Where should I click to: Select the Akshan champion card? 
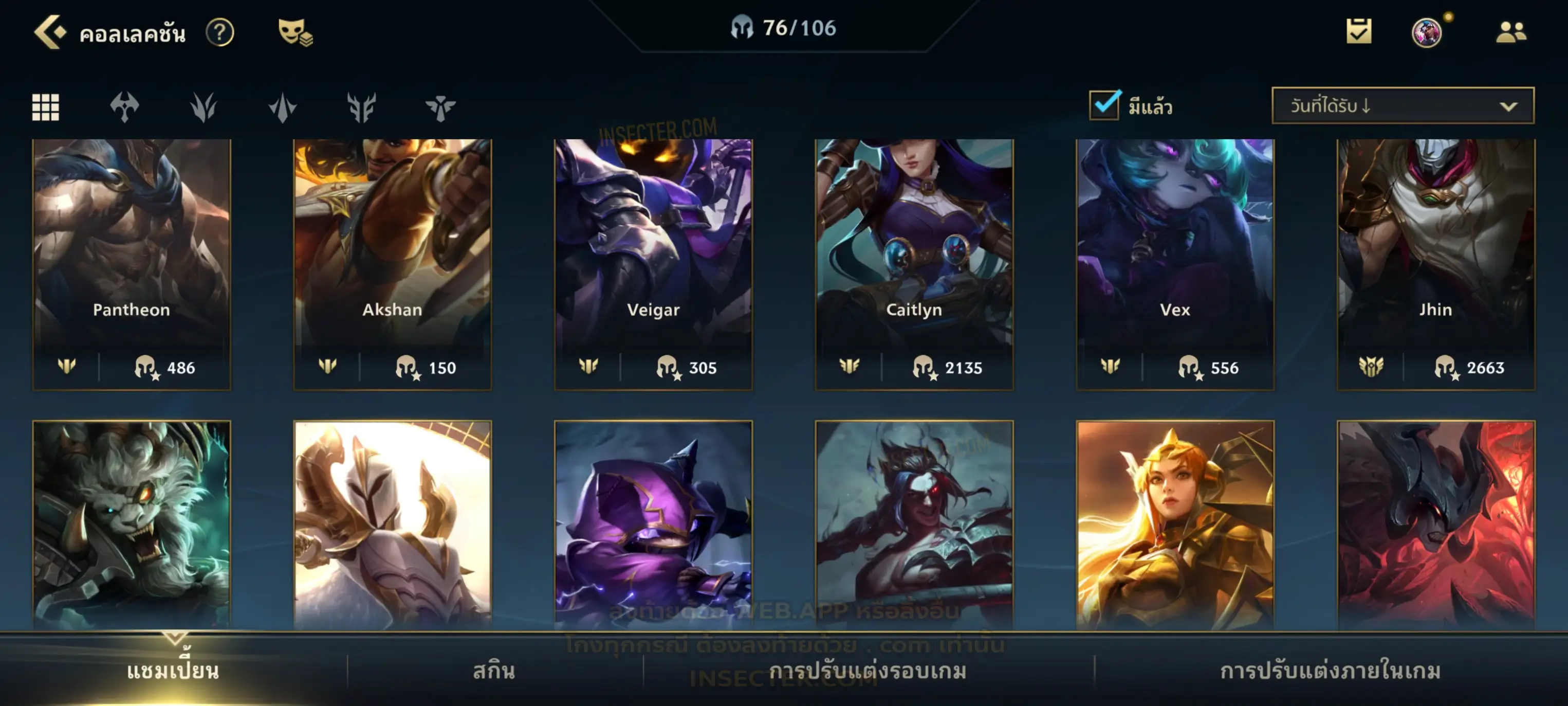pyautogui.click(x=393, y=264)
